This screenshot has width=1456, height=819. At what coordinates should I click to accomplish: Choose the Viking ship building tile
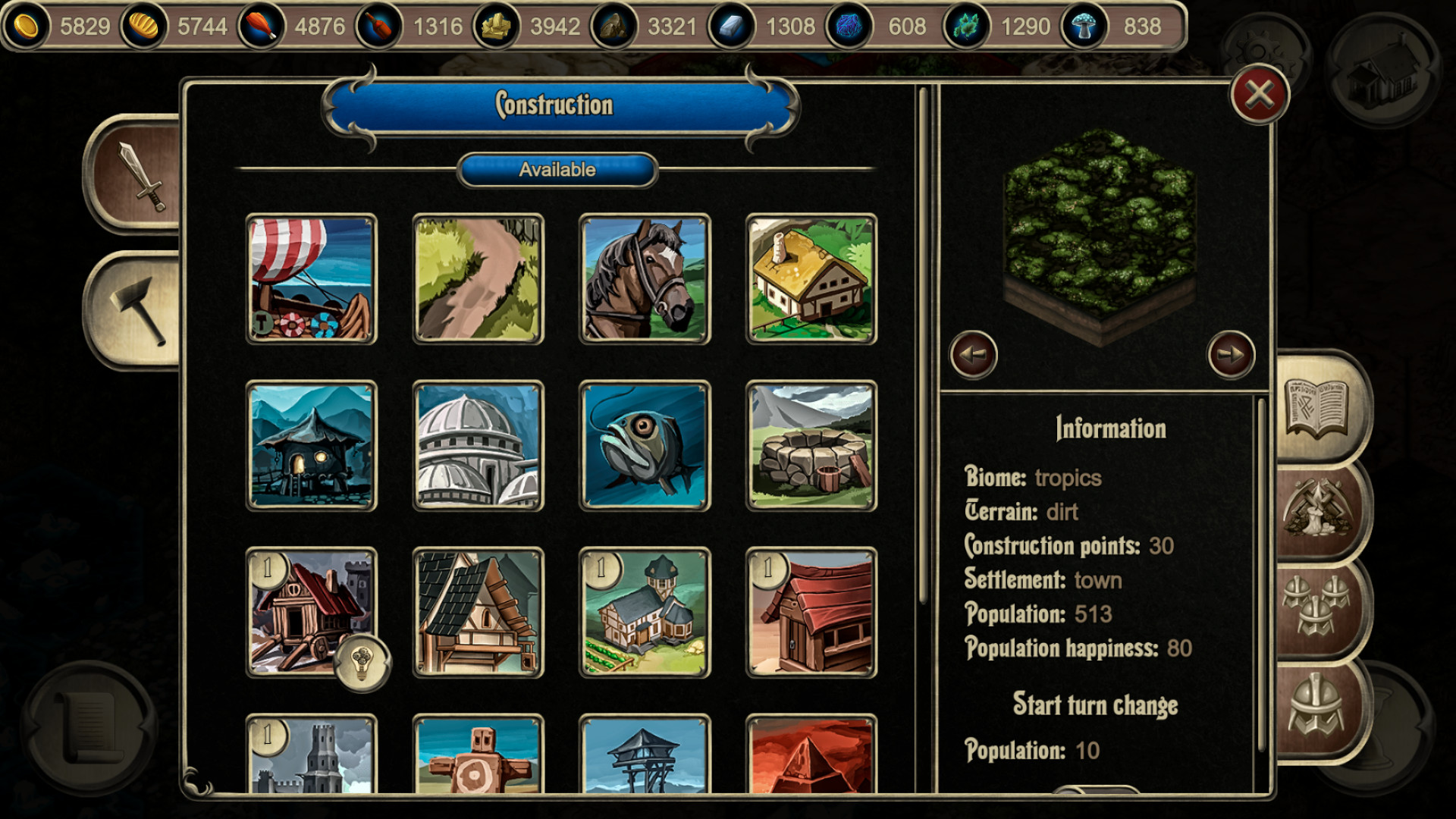(x=311, y=280)
